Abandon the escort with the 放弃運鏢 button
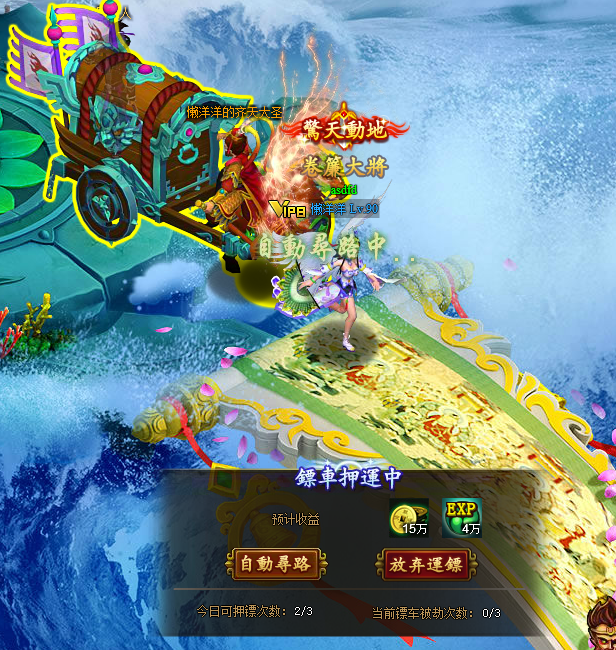The width and height of the screenshot is (616, 650). click(x=424, y=564)
